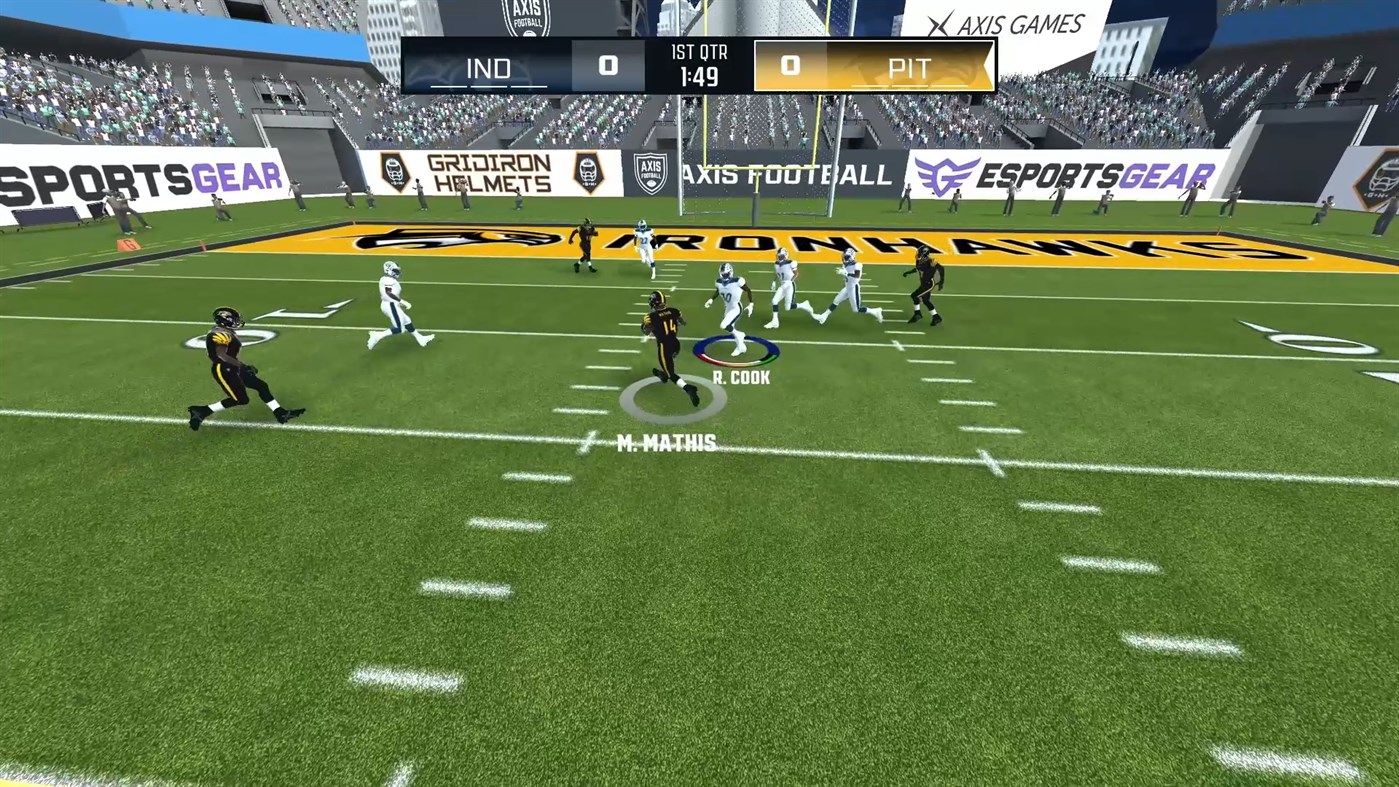
Task: Click the R. COOK name label
Action: tap(741, 378)
